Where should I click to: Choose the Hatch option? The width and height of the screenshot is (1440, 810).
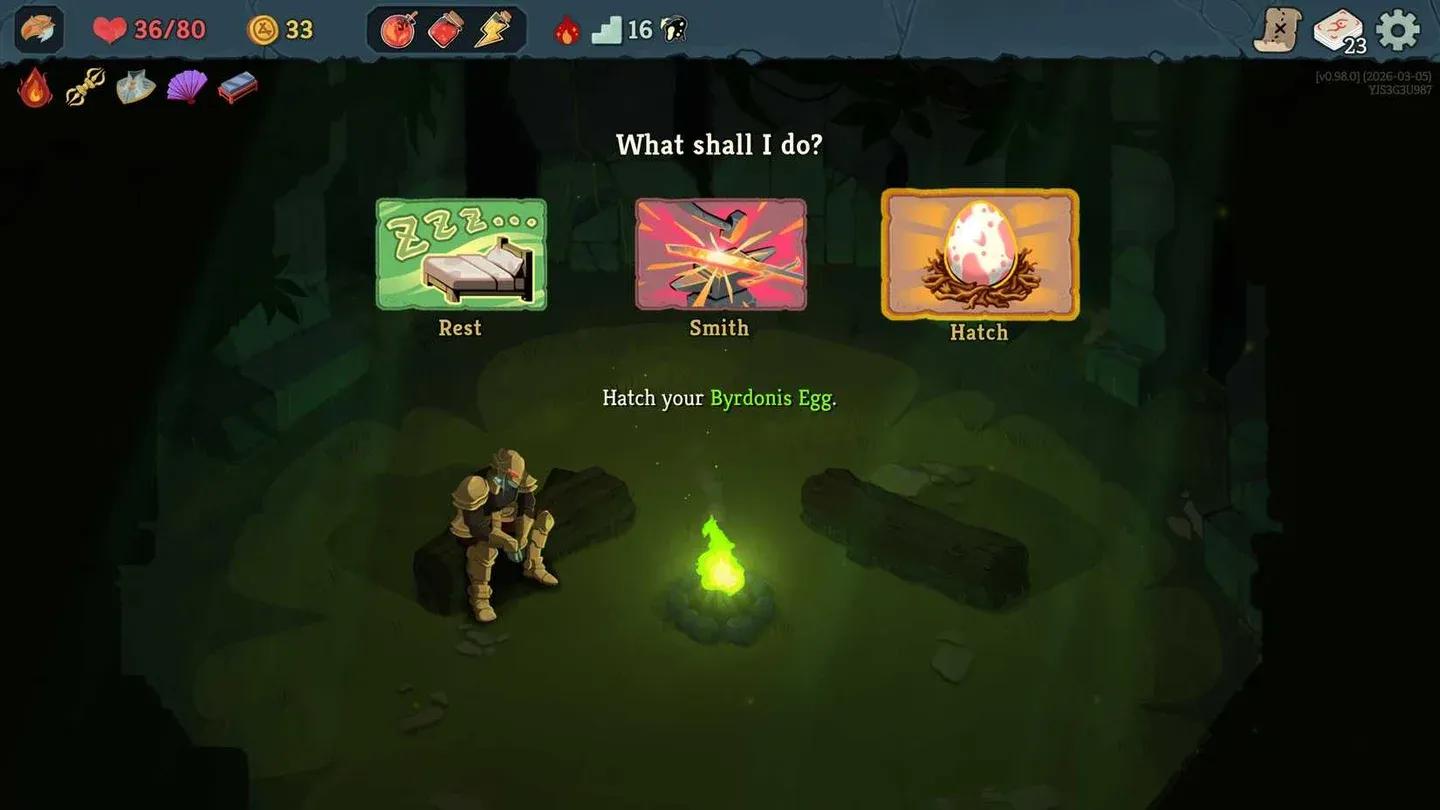click(x=979, y=256)
